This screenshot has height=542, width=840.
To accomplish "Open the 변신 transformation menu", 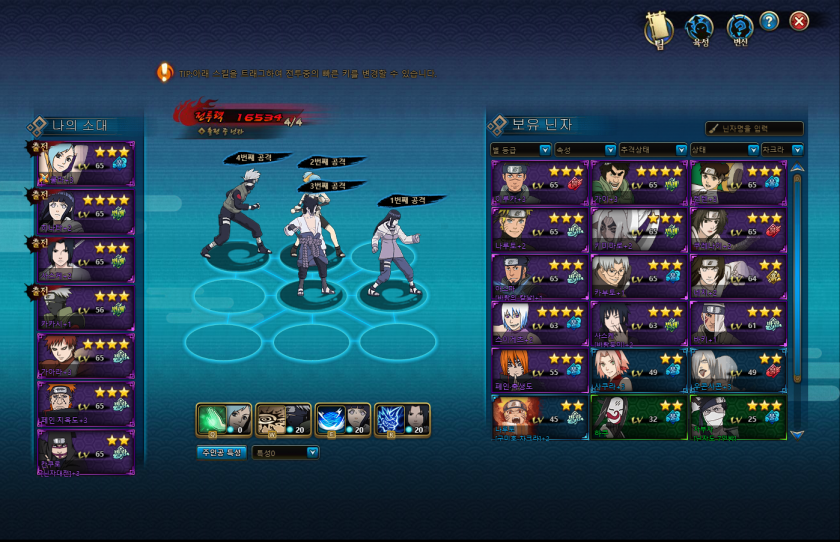I will [740, 29].
